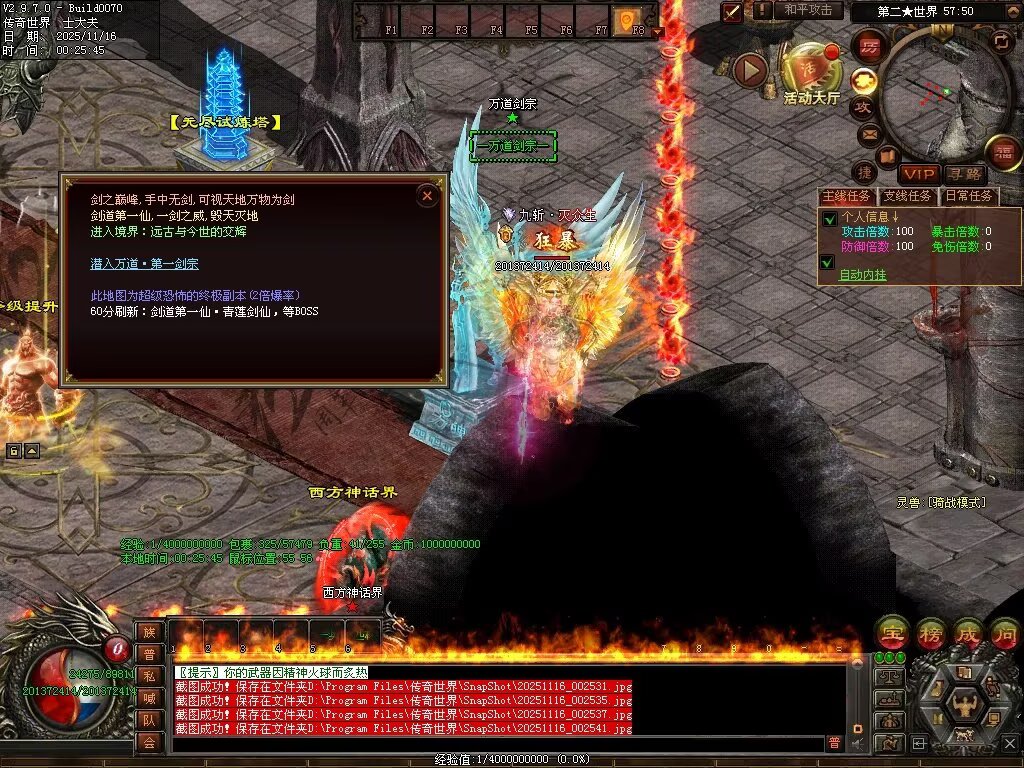This screenshot has height=768, width=1024.
Task: Select the 私 private chat channel
Action: point(149,675)
